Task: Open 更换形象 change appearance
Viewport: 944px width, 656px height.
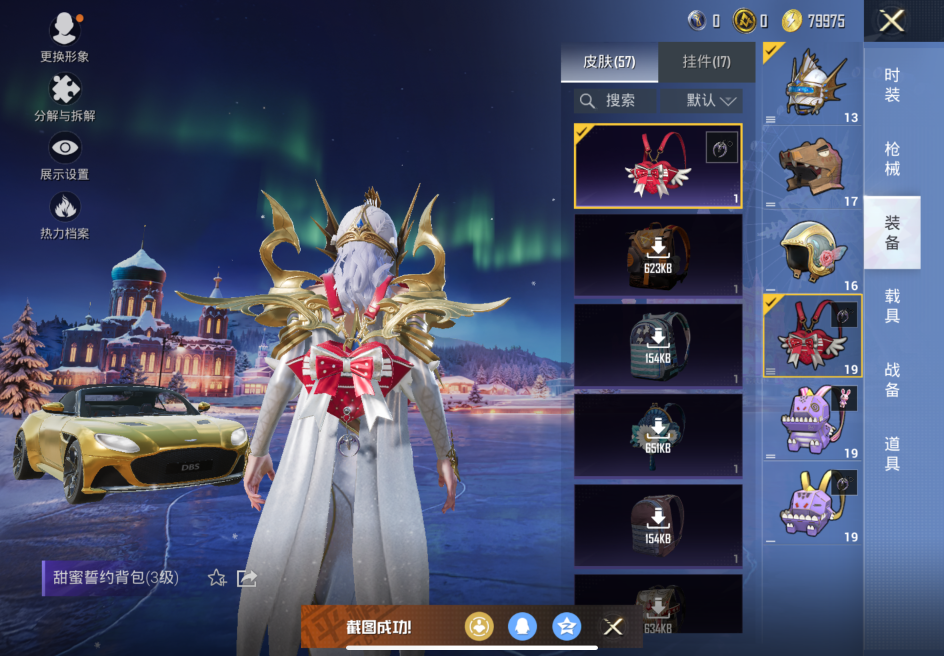Action: (x=65, y=37)
